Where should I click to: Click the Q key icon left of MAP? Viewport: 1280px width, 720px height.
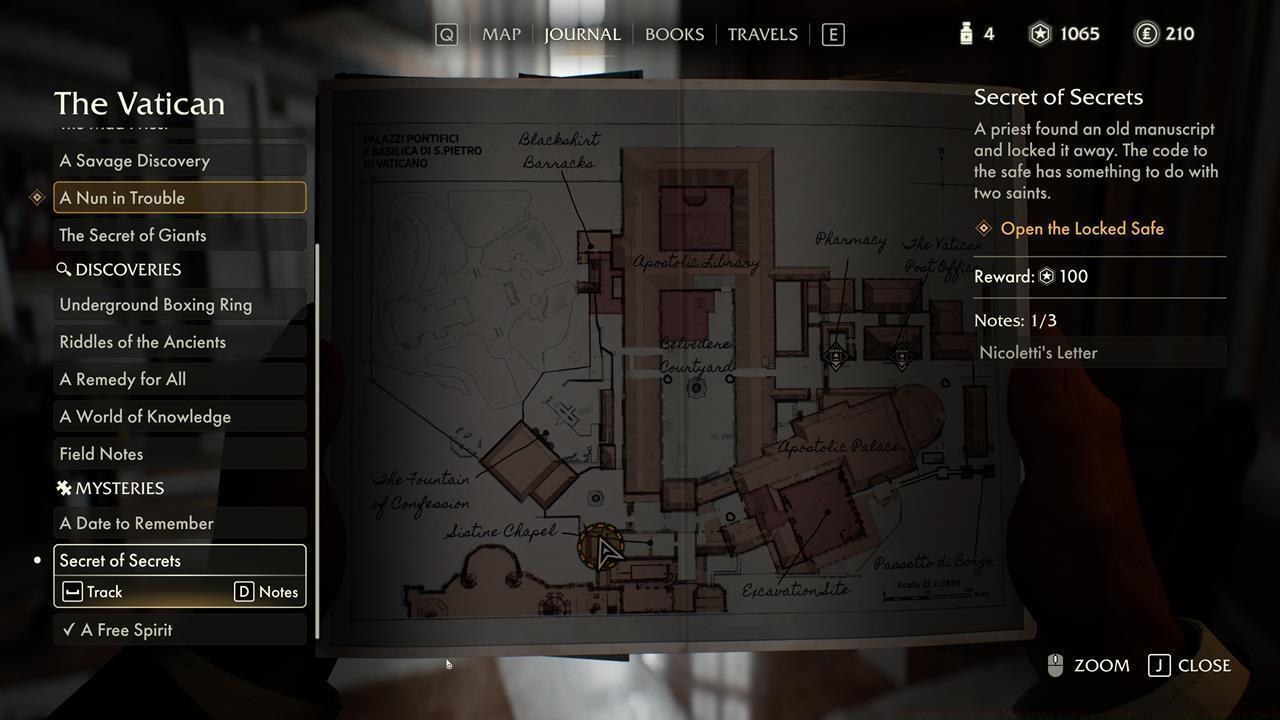click(x=446, y=33)
